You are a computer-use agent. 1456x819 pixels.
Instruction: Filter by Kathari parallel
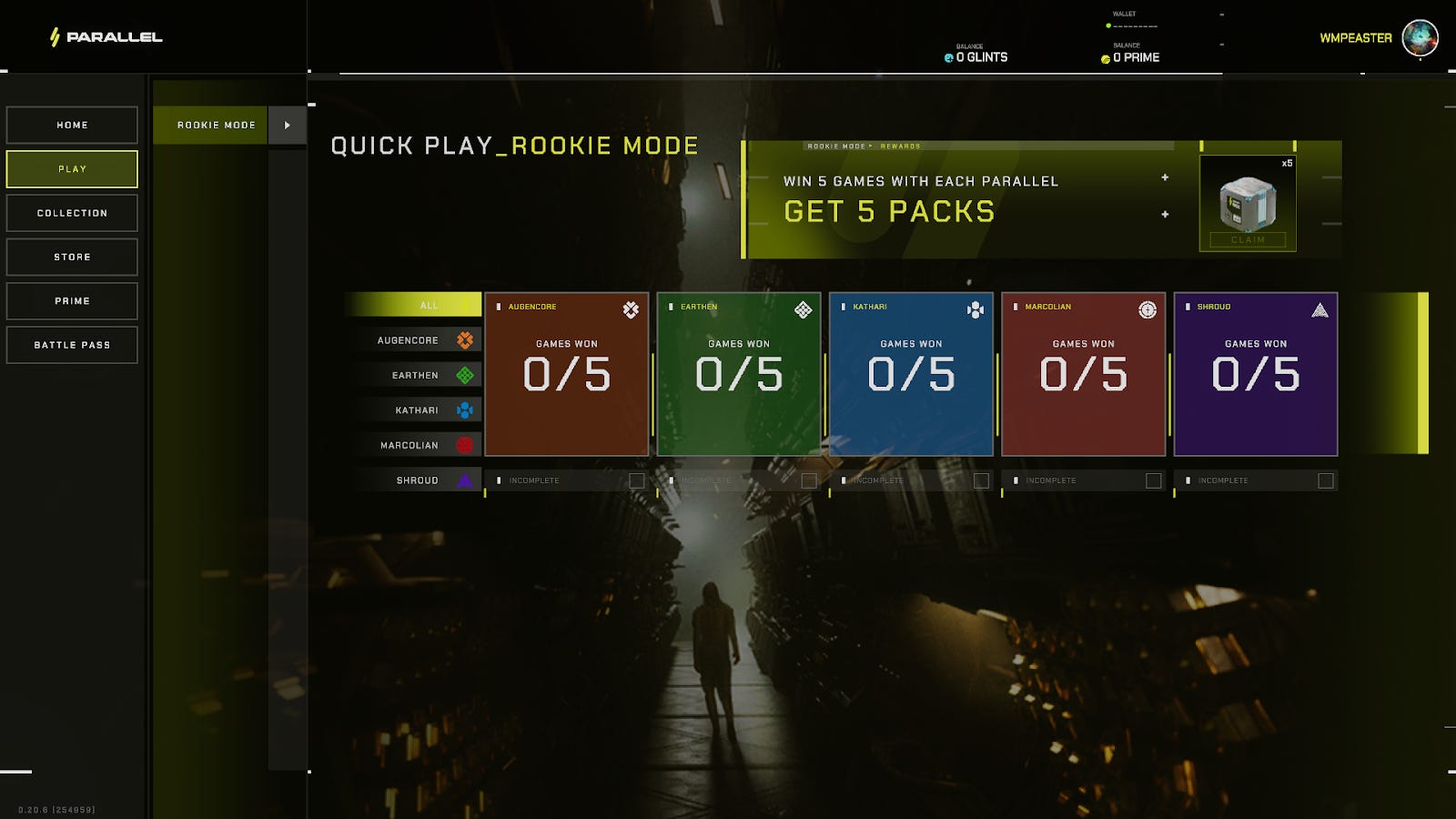pos(419,410)
